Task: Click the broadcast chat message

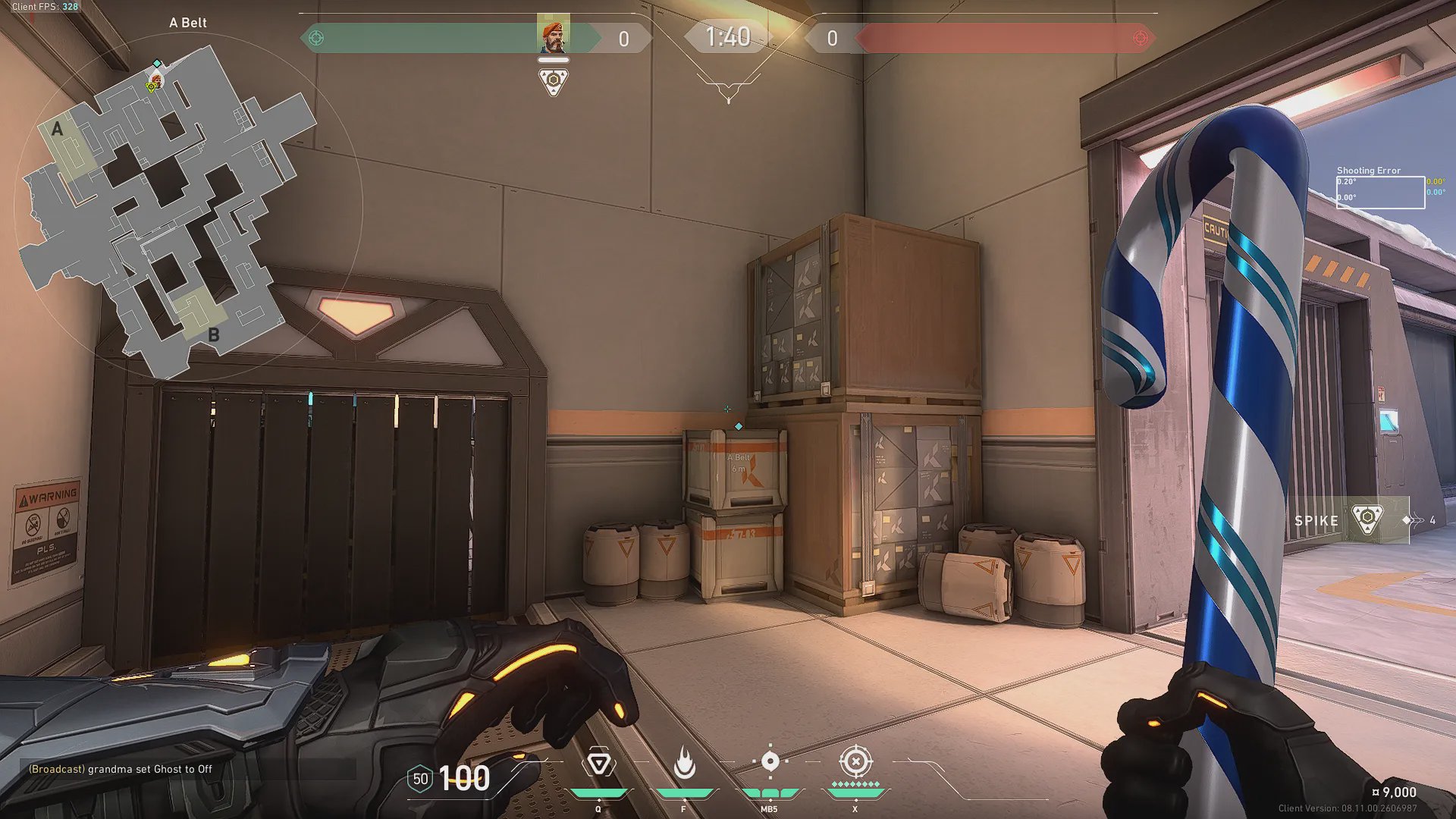Action: click(121, 769)
